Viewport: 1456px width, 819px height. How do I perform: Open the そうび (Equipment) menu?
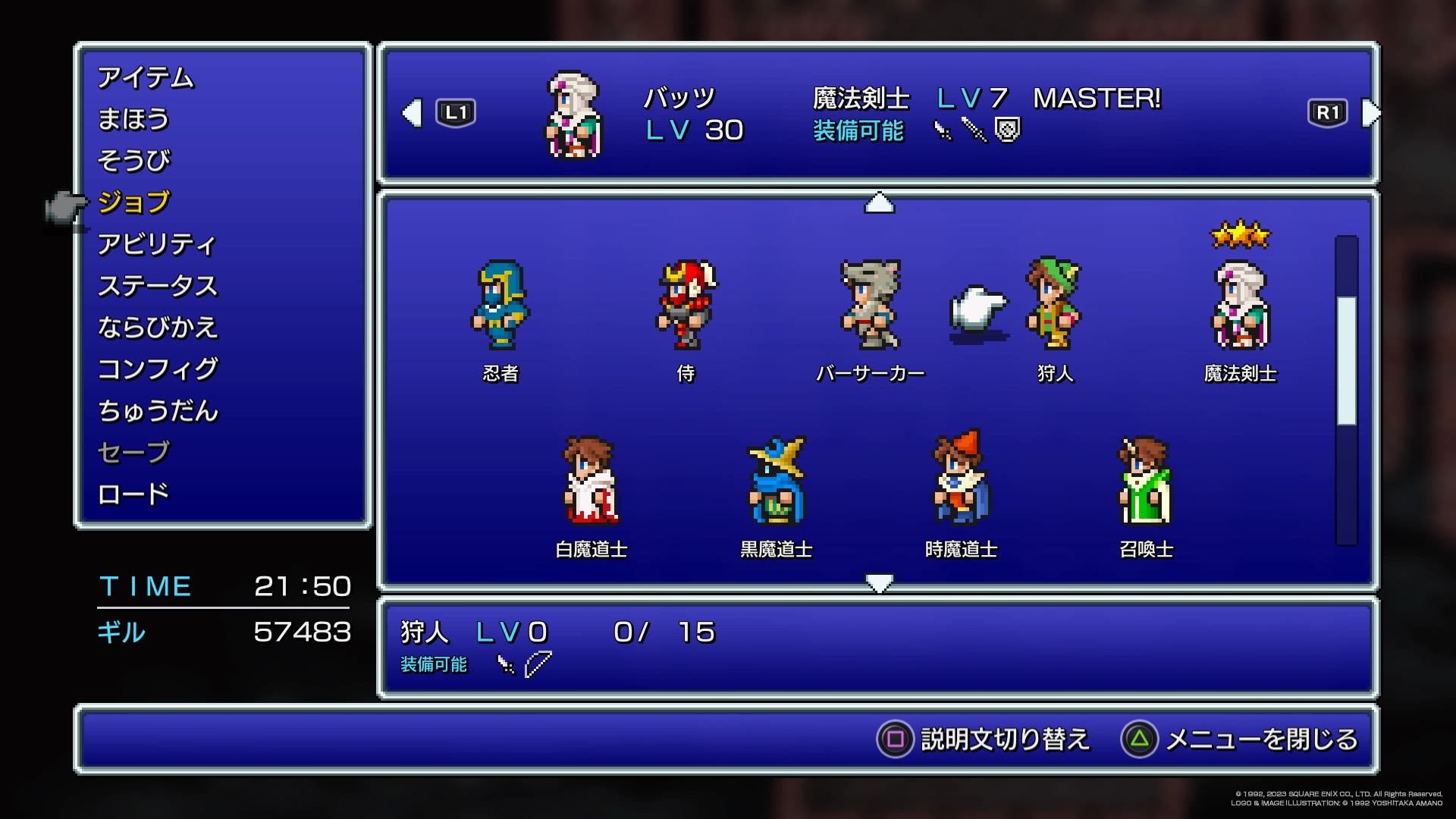pos(134,161)
